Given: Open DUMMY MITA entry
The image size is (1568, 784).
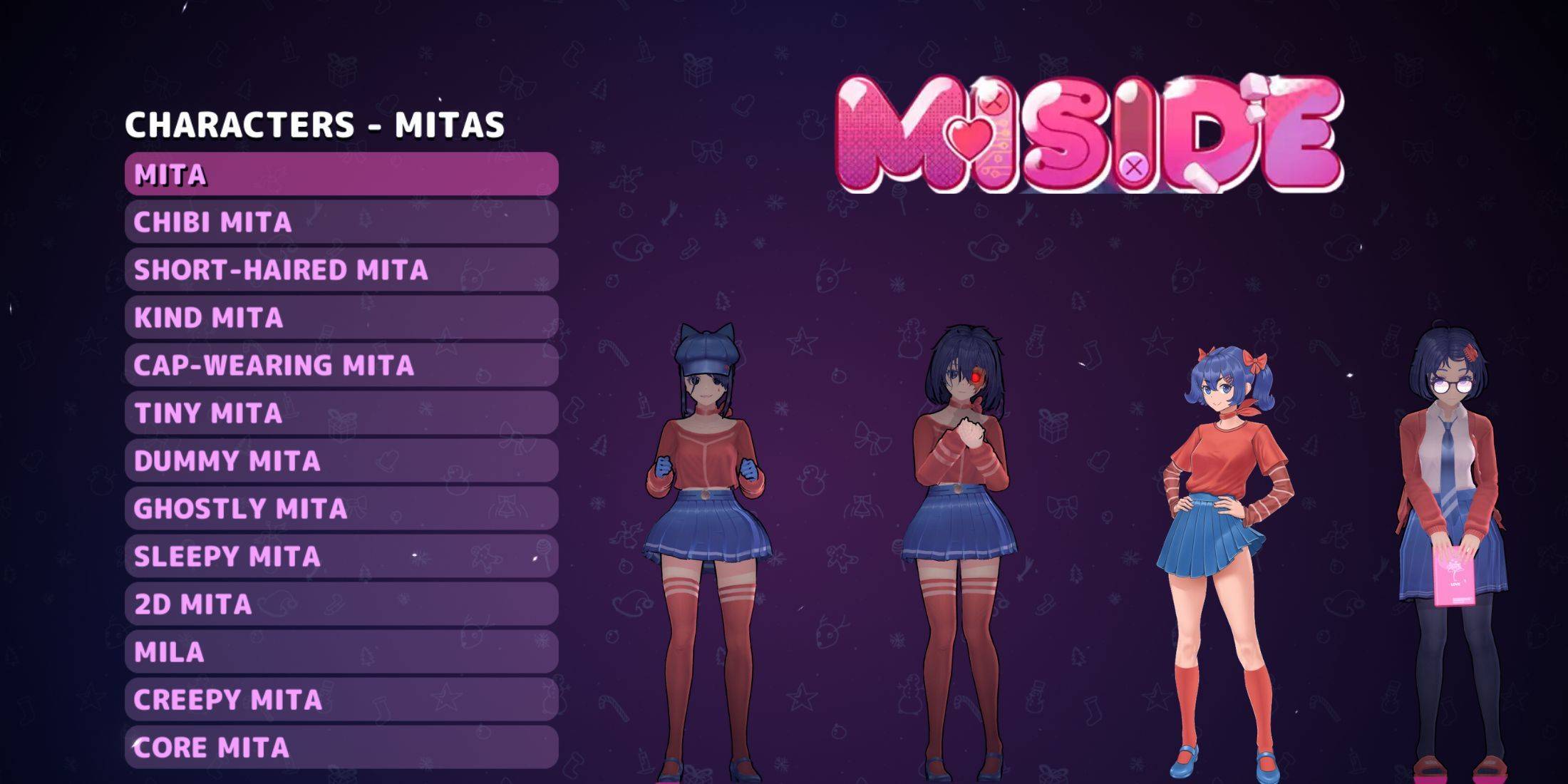Looking at the screenshot, I should pos(342,461).
